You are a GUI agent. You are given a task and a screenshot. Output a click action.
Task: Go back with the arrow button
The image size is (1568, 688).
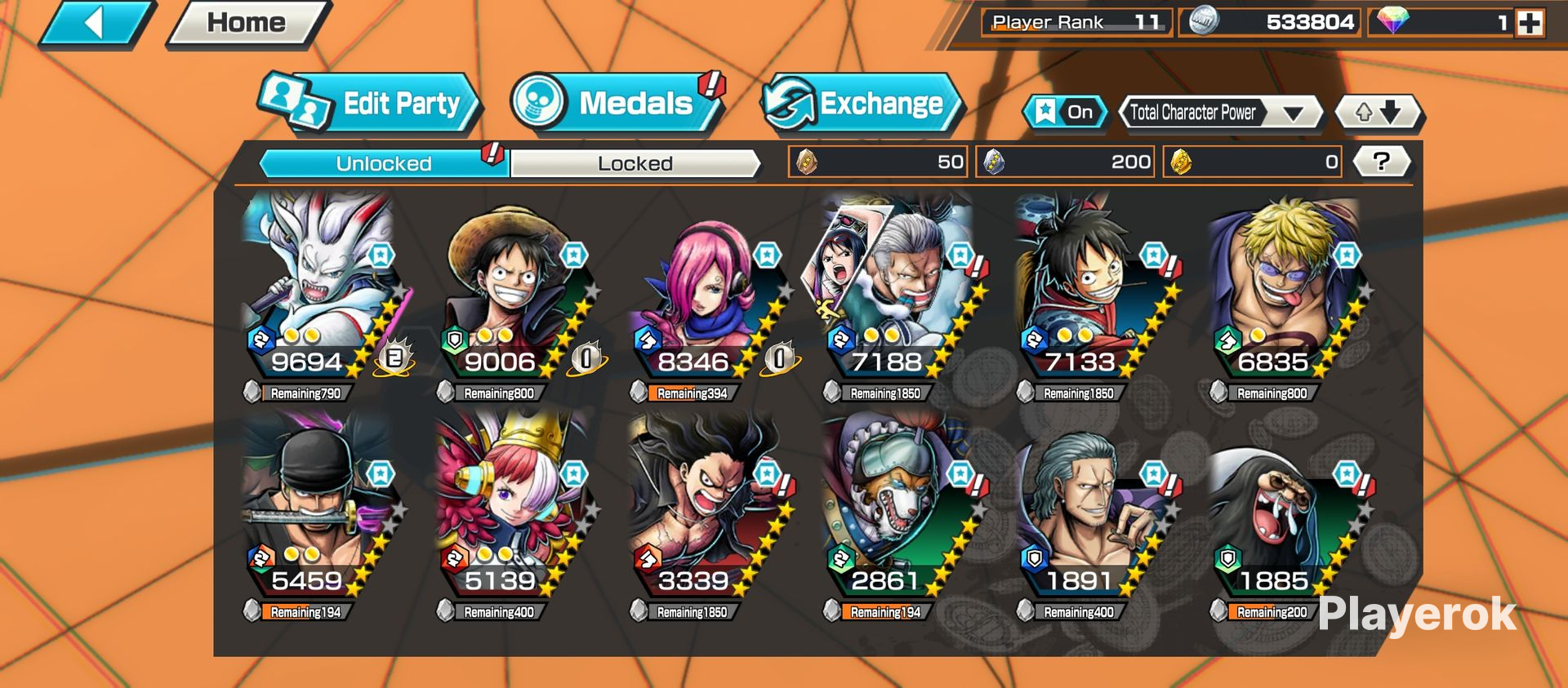coord(96,23)
